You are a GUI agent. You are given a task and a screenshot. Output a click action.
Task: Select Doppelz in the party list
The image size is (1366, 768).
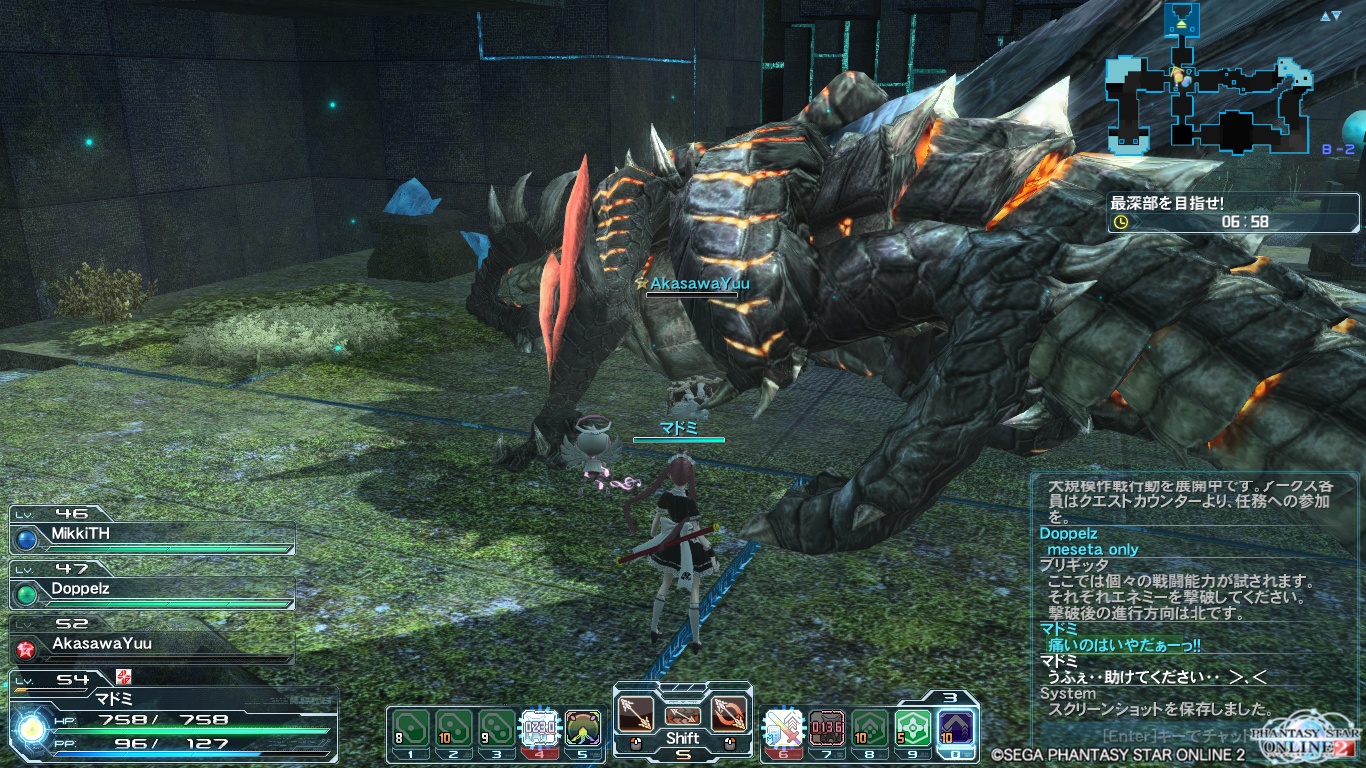coord(150,589)
